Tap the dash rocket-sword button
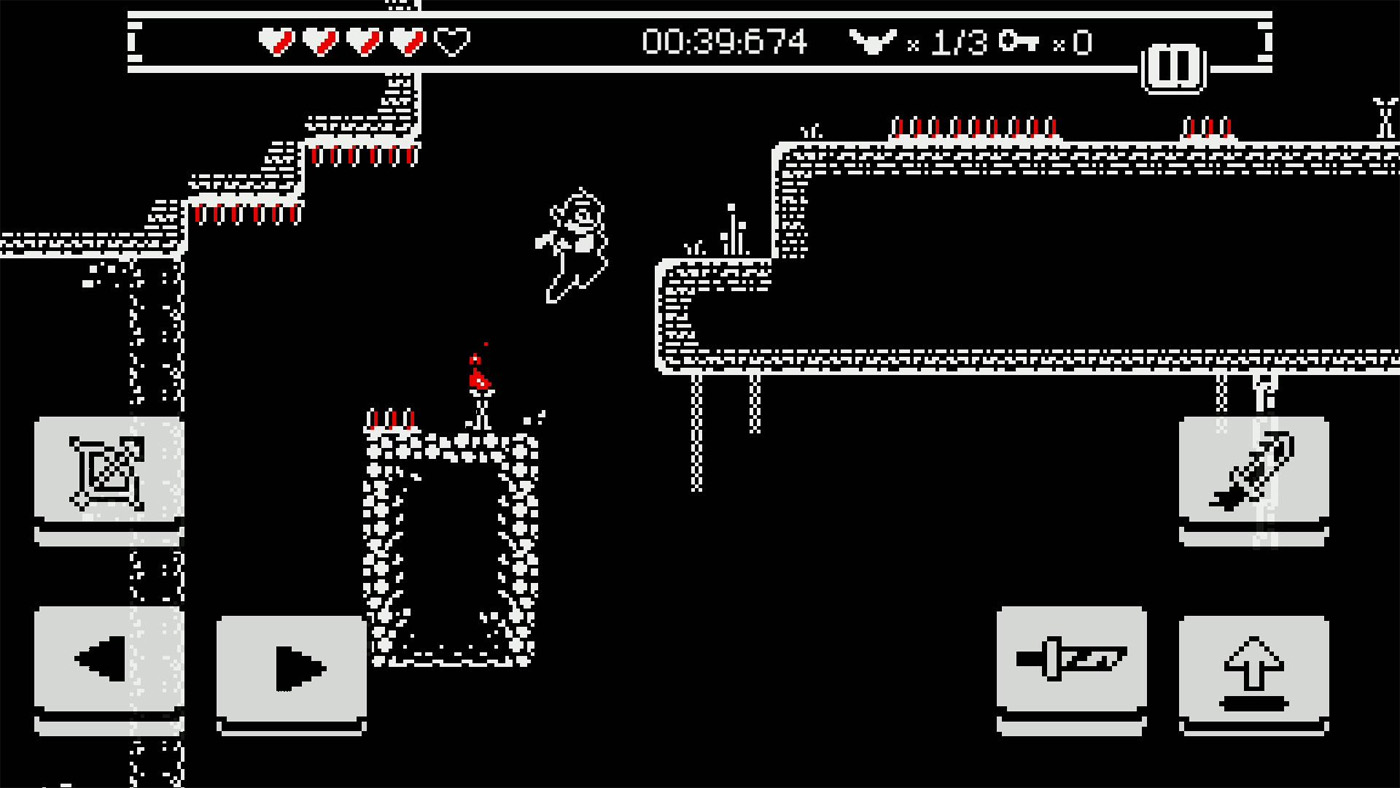 coord(1254,470)
